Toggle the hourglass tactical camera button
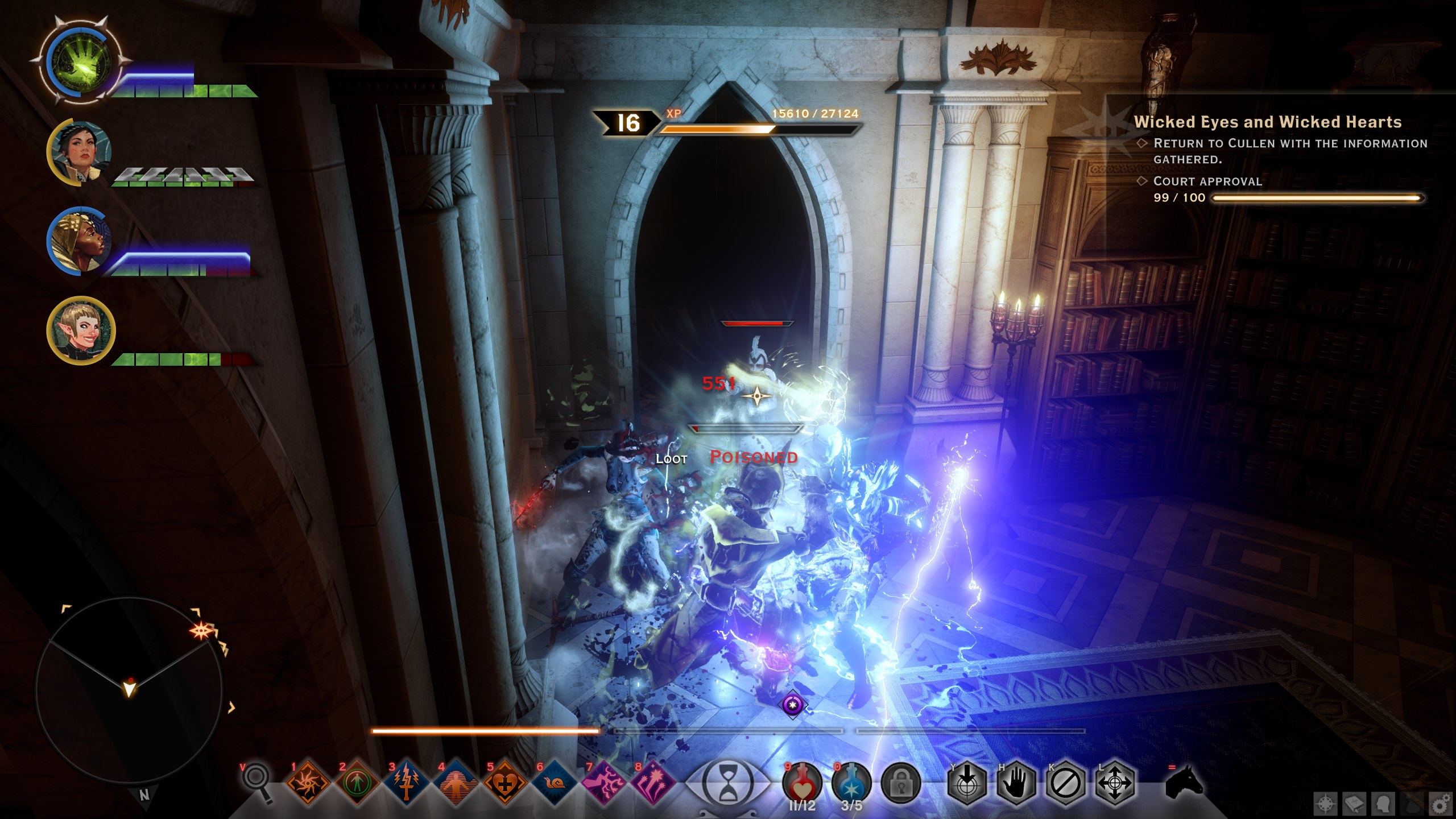The image size is (1456, 819). click(727, 783)
